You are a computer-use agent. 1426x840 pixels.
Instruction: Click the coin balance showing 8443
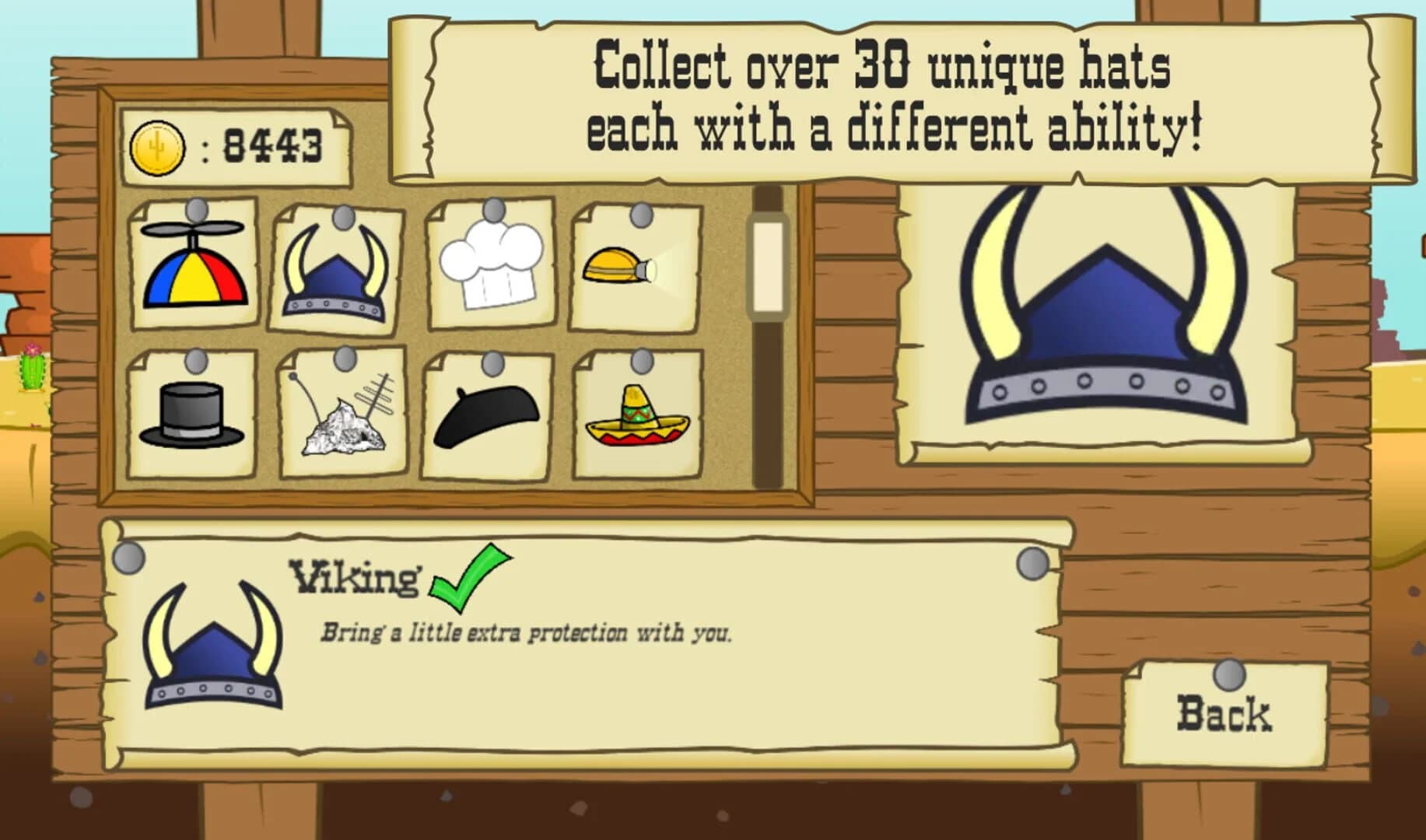(271, 142)
